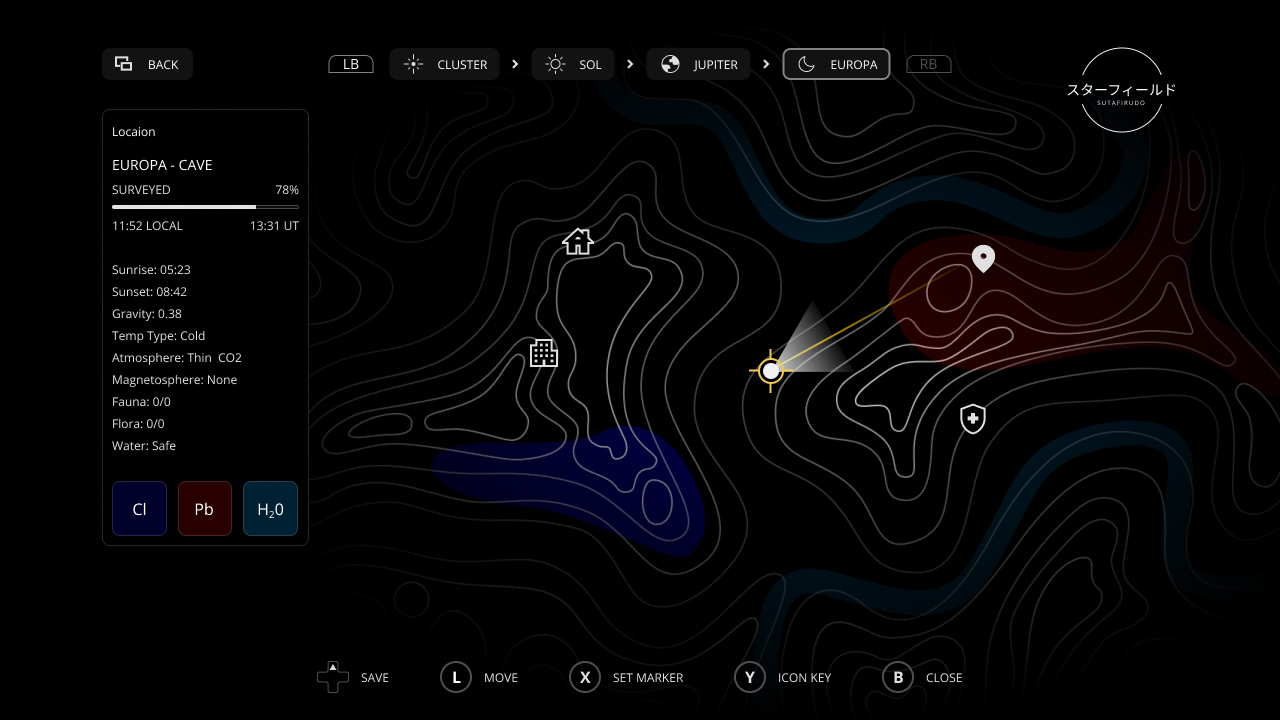
Task: Select the Cl chlorine resource tile
Action: tap(140, 509)
